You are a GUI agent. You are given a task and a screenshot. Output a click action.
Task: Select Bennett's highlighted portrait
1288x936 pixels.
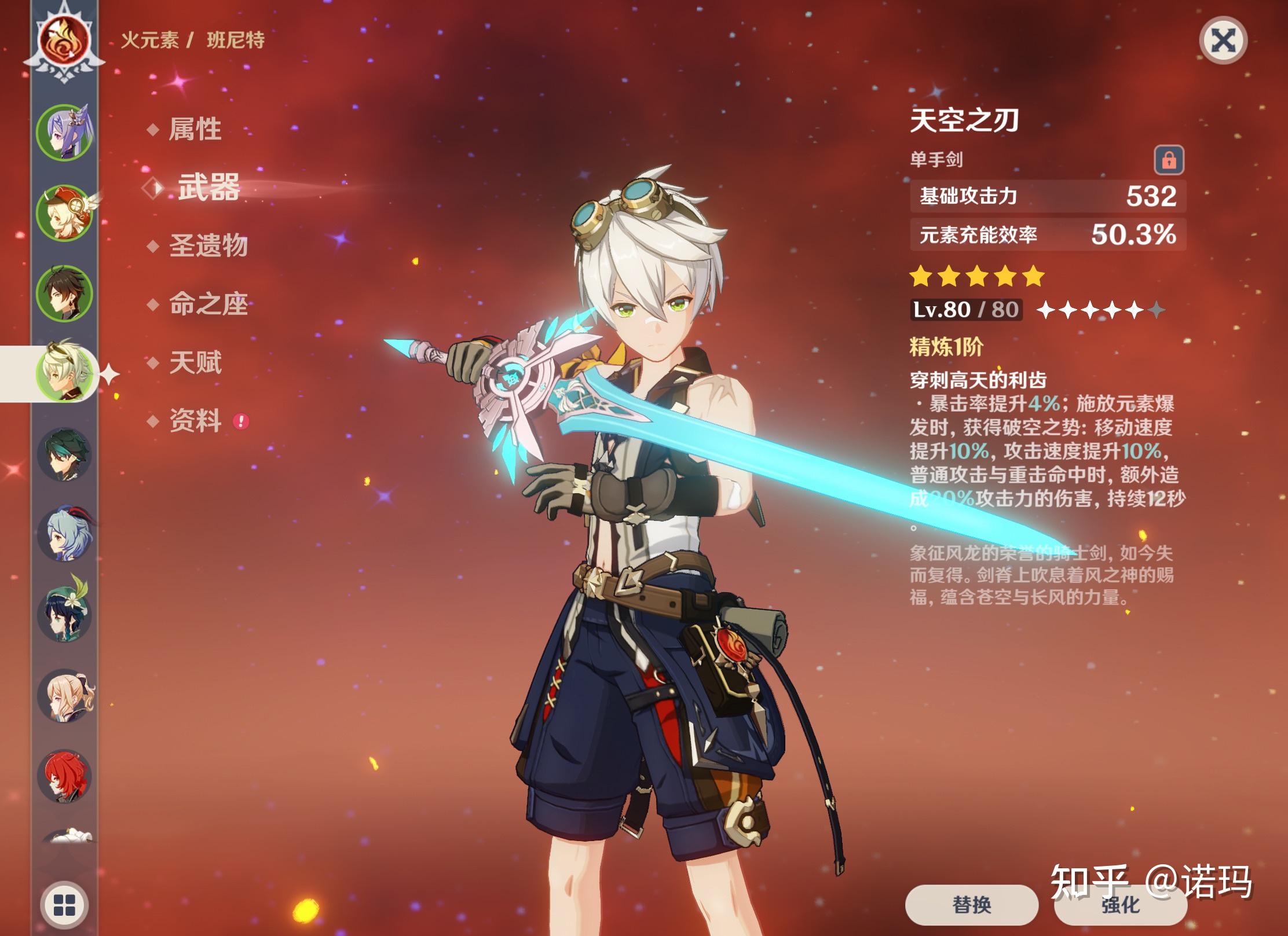(x=64, y=374)
